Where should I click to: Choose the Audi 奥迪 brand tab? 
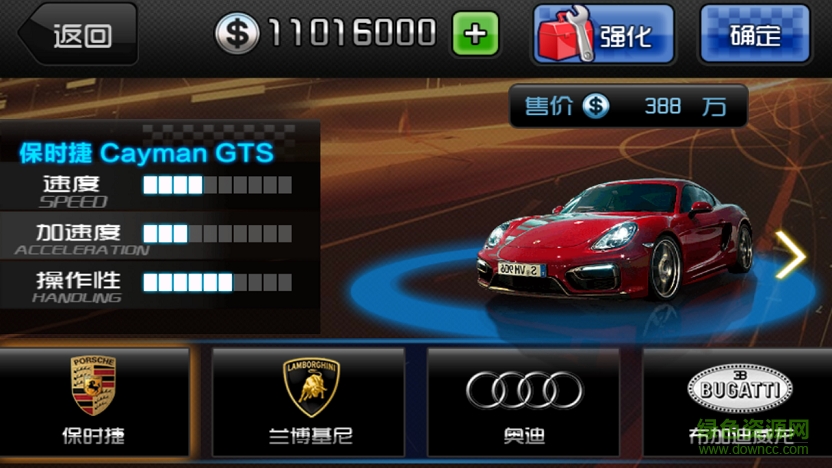pyautogui.click(x=524, y=402)
